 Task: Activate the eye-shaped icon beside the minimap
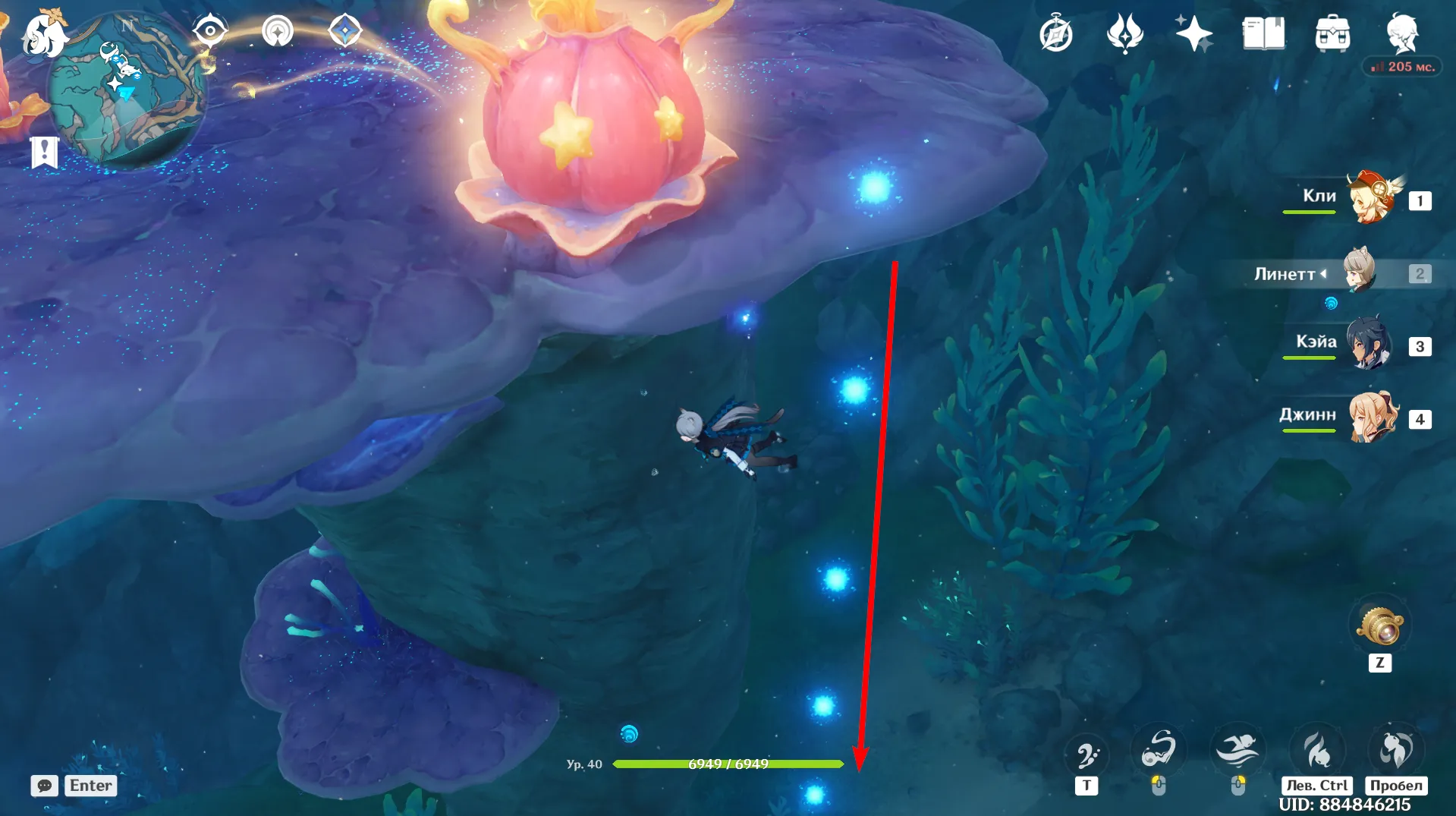[x=209, y=31]
